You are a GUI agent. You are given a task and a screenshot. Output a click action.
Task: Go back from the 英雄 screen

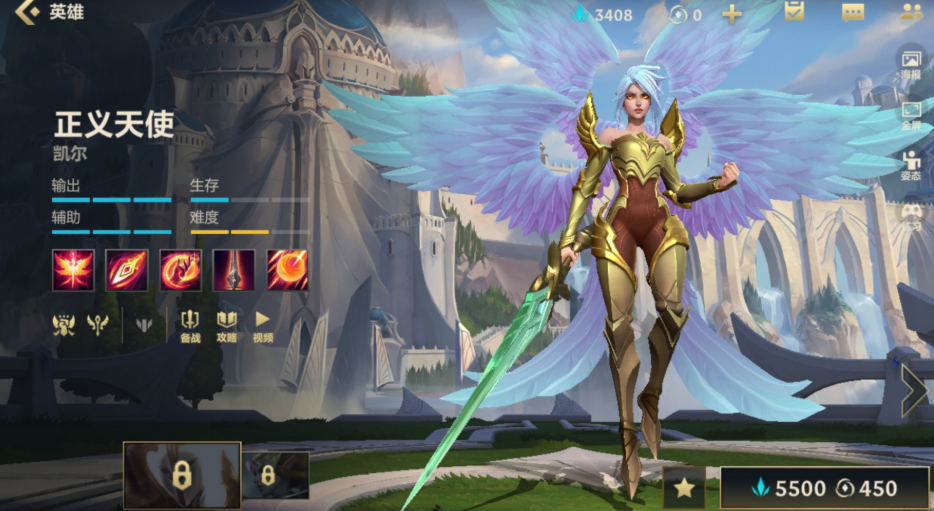point(28,14)
